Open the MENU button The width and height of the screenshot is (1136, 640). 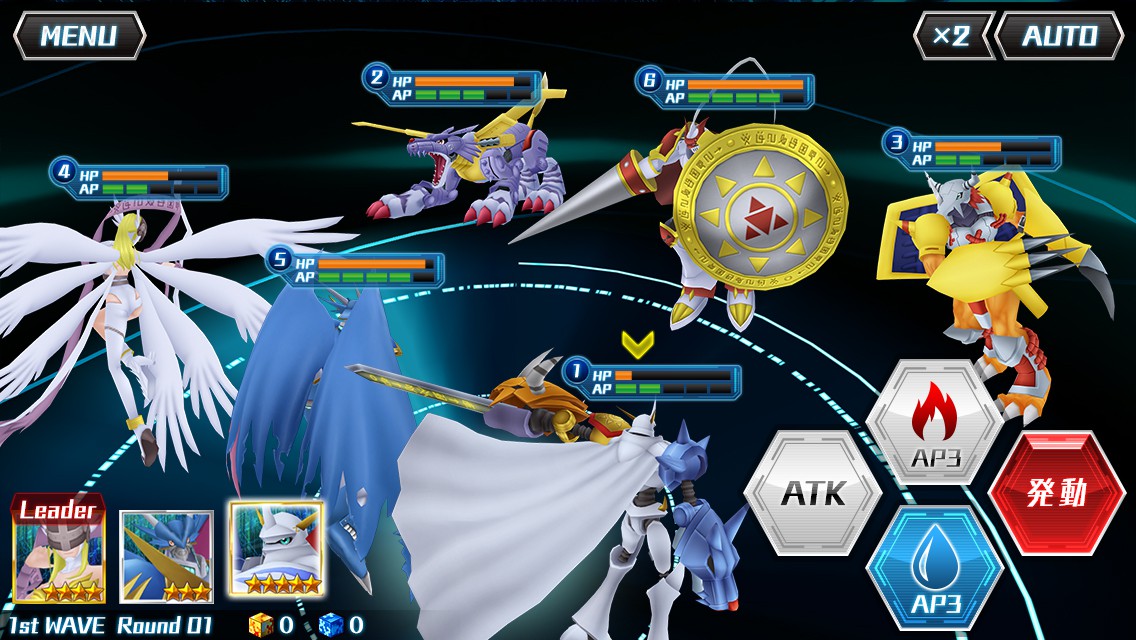[79, 36]
